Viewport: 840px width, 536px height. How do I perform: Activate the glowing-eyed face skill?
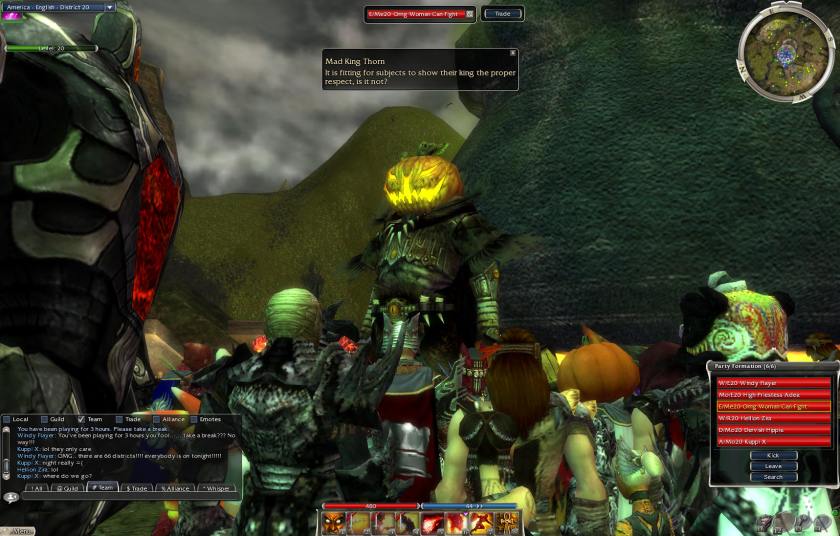[335, 523]
